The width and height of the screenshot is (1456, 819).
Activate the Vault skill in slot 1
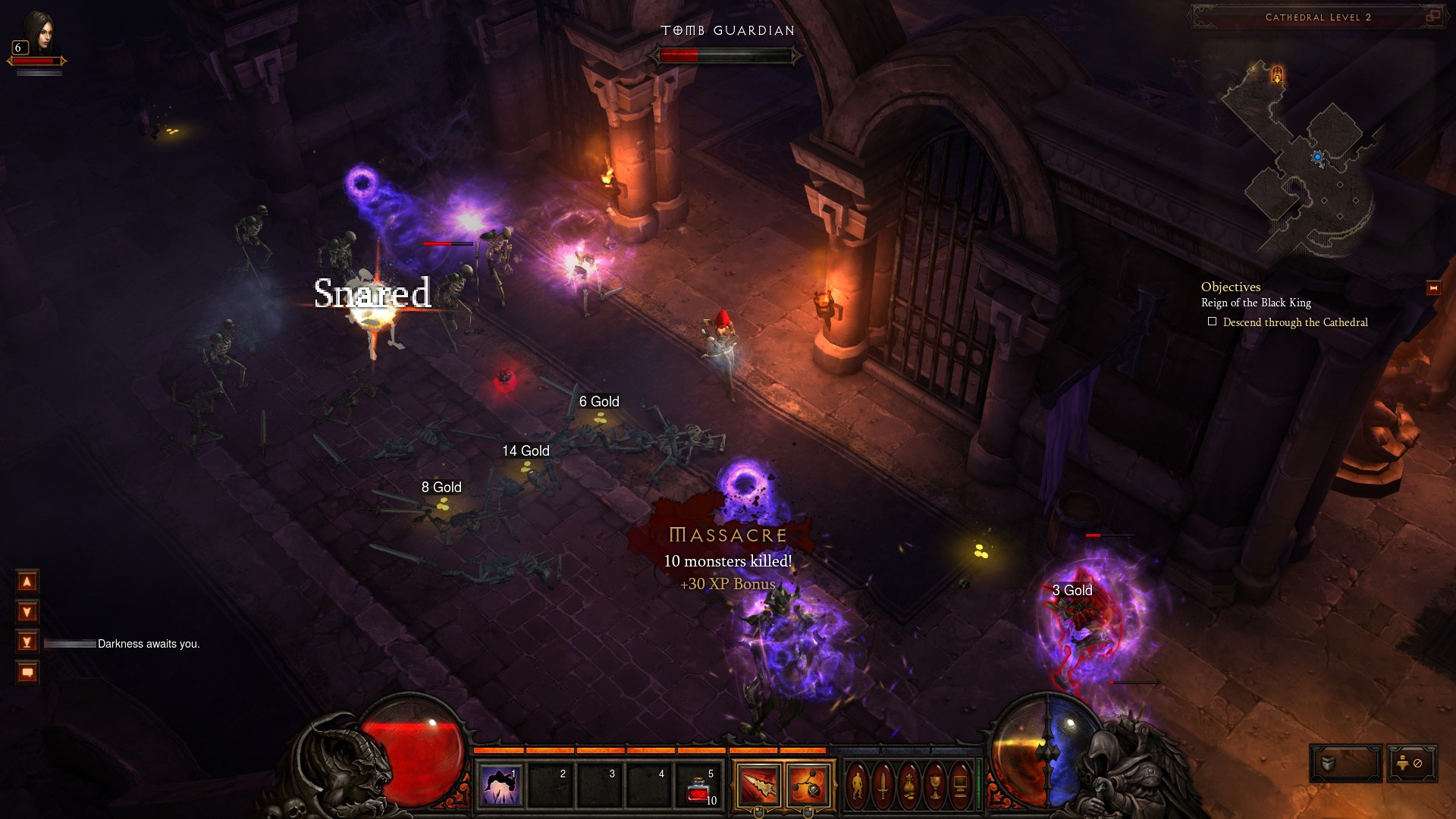(x=500, y=785)
